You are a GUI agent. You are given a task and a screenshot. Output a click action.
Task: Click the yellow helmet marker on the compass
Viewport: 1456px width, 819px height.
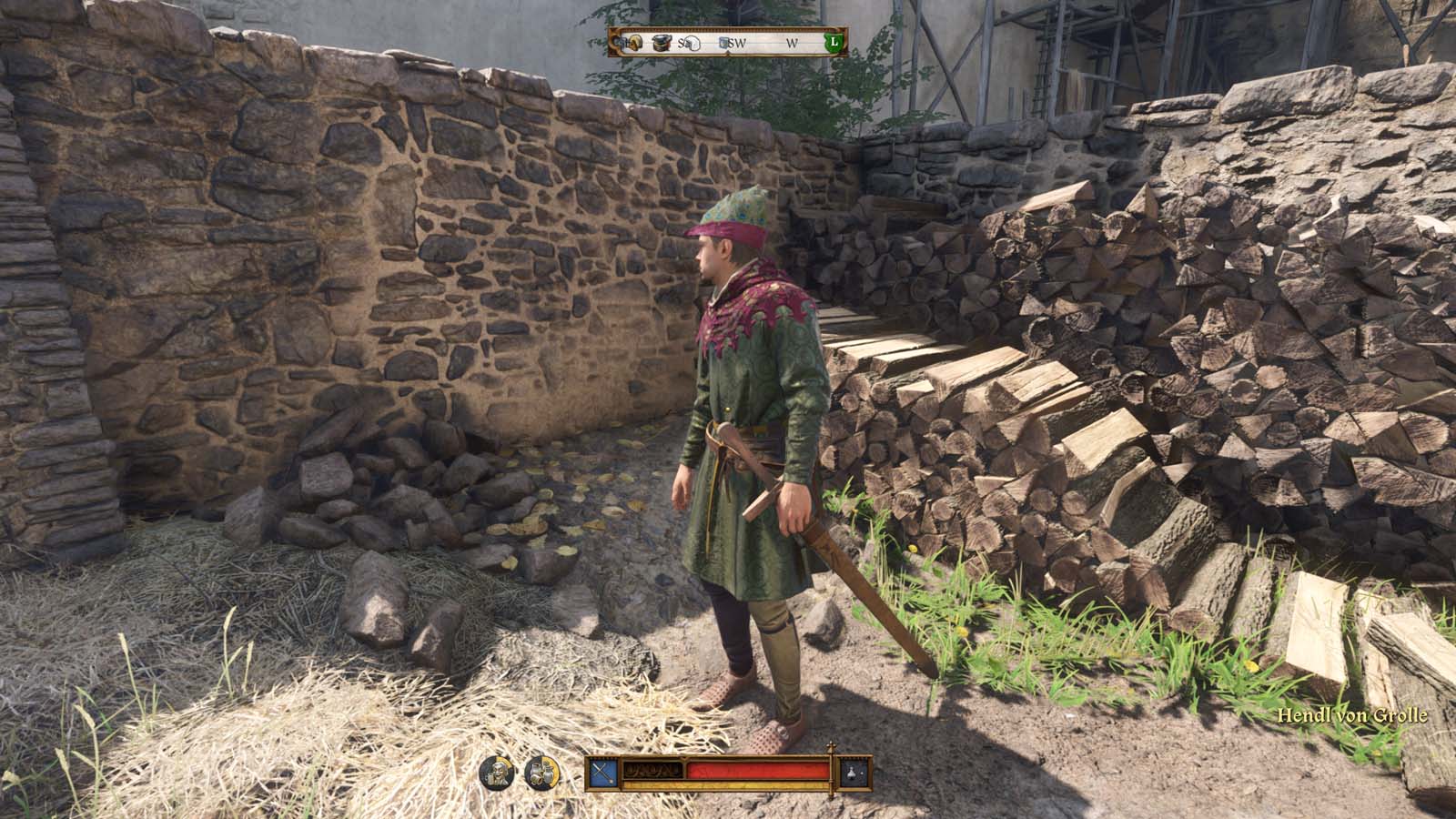(634, 42)
